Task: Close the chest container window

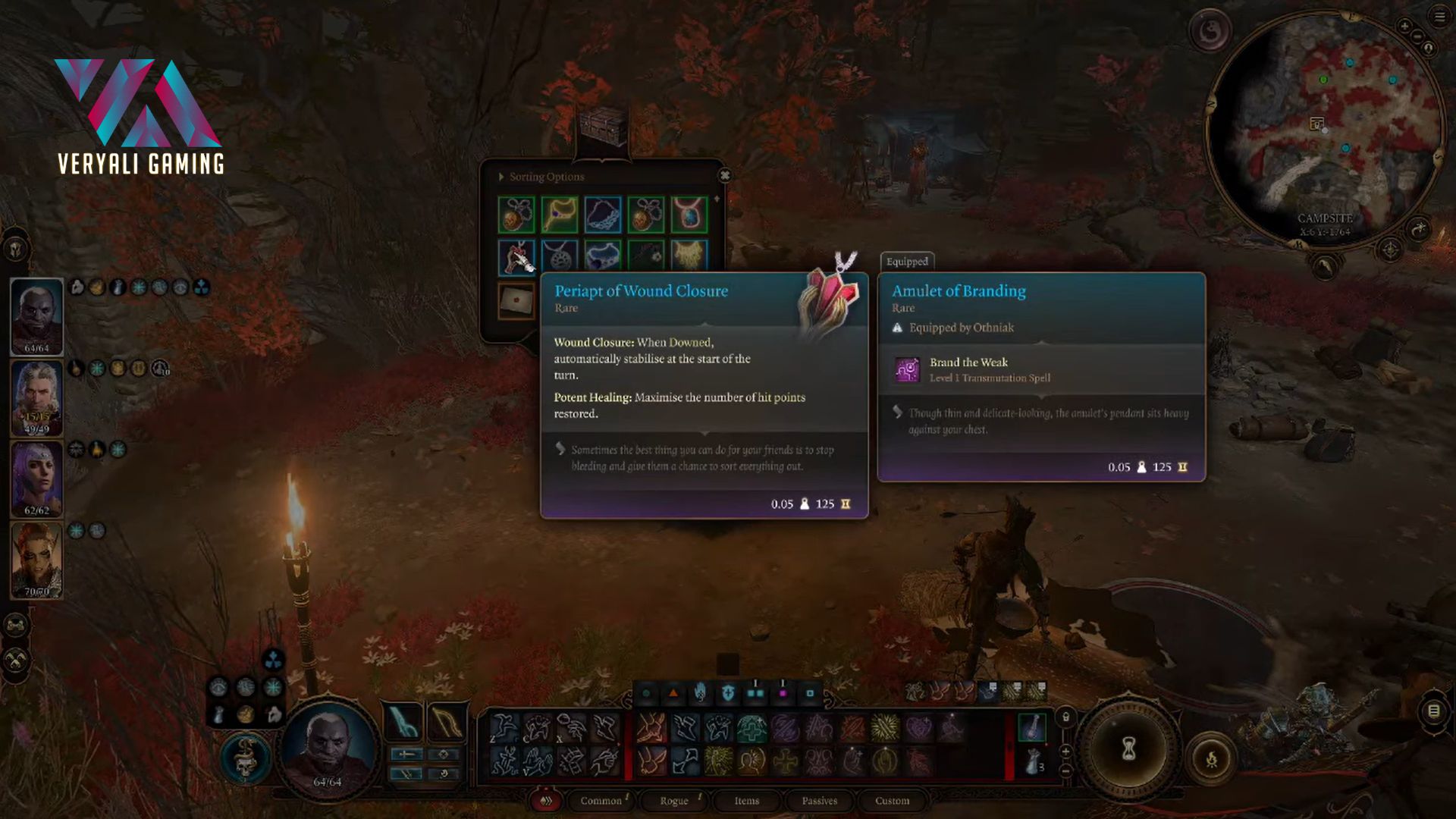Action: coord(725,175)
